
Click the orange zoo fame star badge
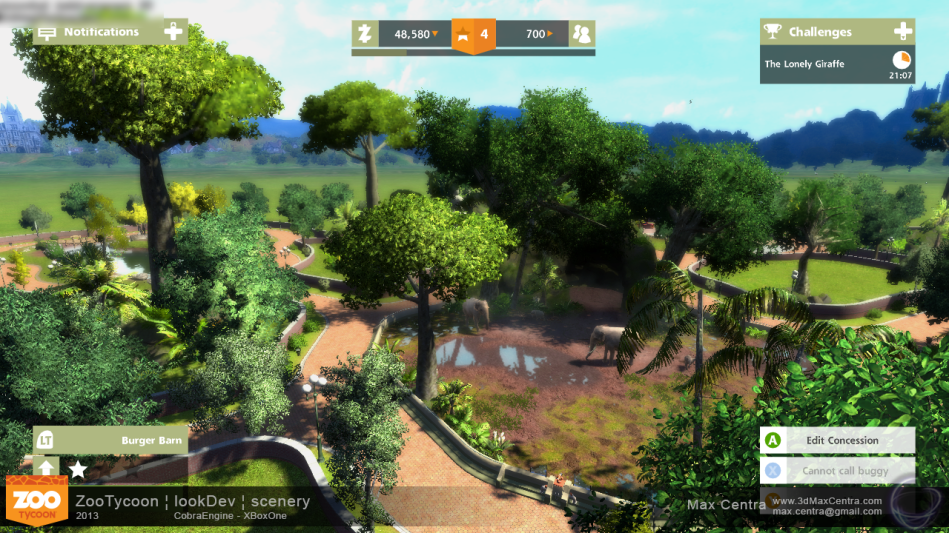[474, 35]
